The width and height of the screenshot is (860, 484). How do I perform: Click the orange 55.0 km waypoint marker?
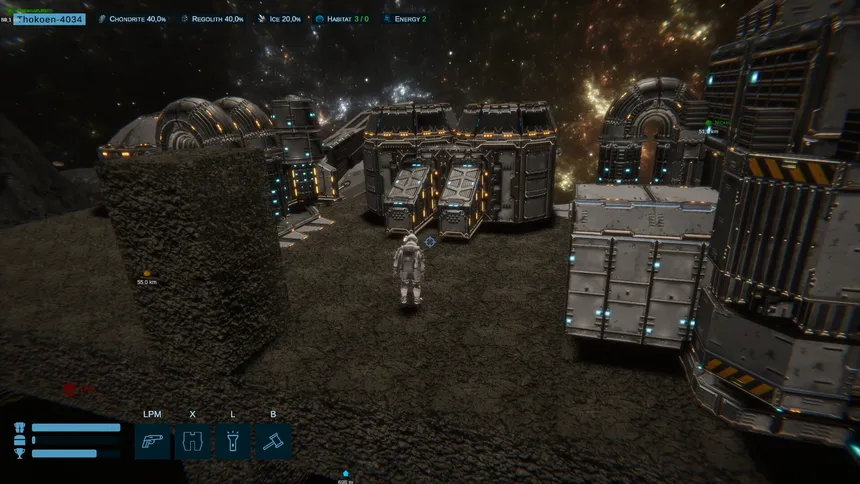point(147,272)
